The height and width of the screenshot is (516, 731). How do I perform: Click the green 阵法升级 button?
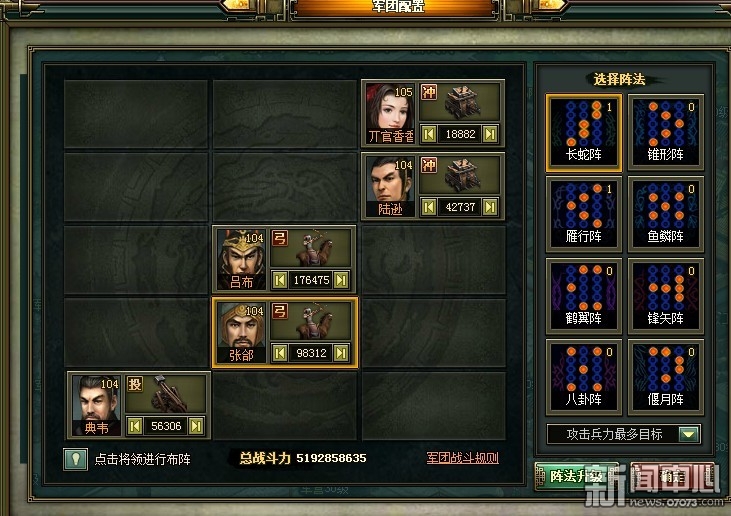point(574,476)
